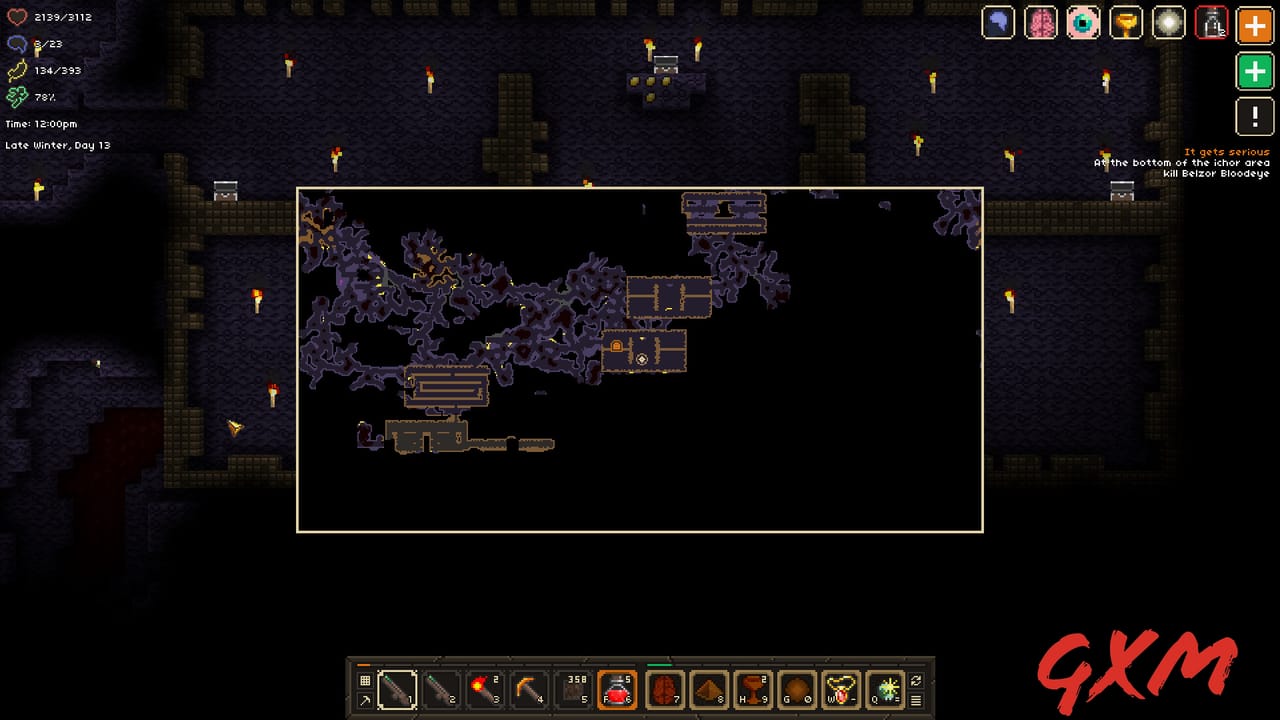Select the red health potion in slot 6
This screenshot has width=1280, height=720.
pos(617,689)
